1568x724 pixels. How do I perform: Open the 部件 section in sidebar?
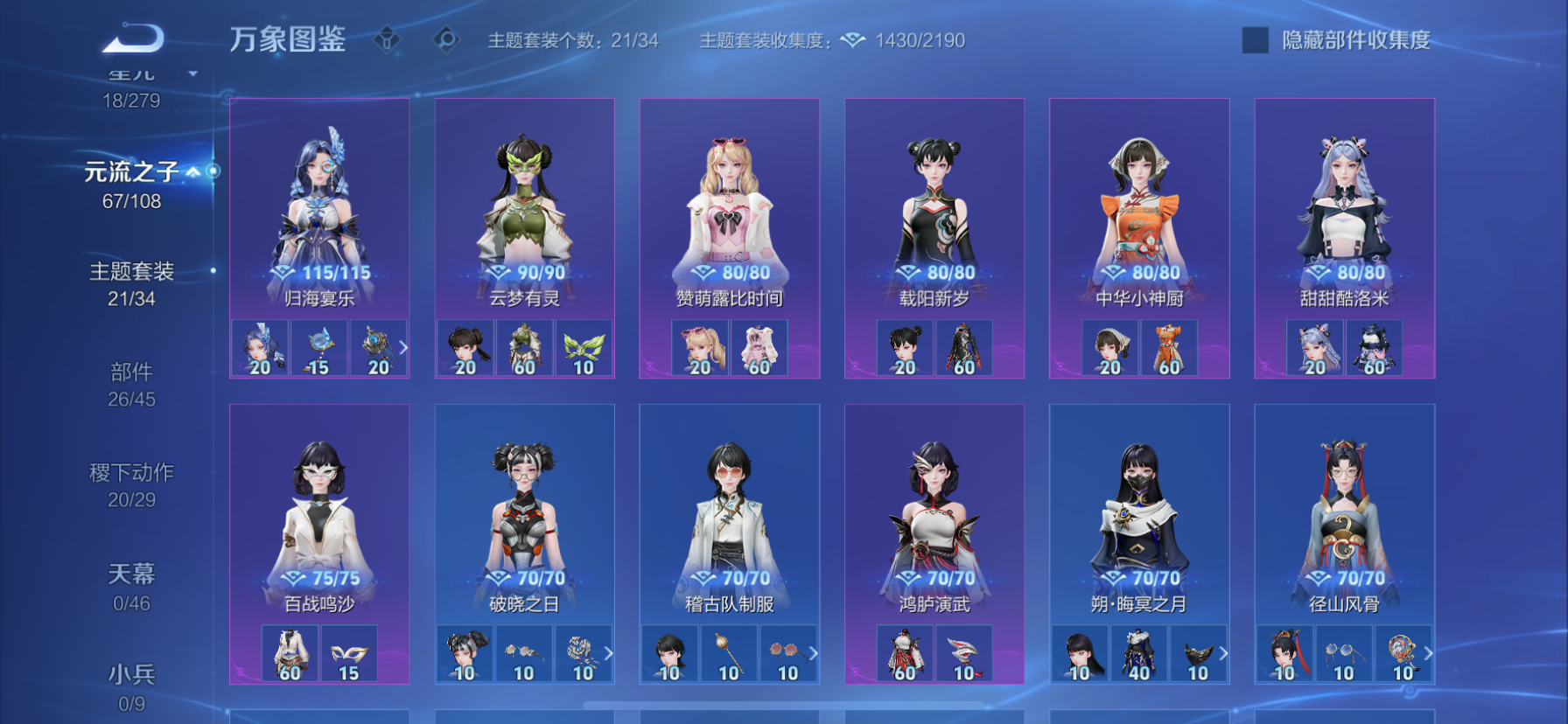pyautogui.click(x=133, y=371)
